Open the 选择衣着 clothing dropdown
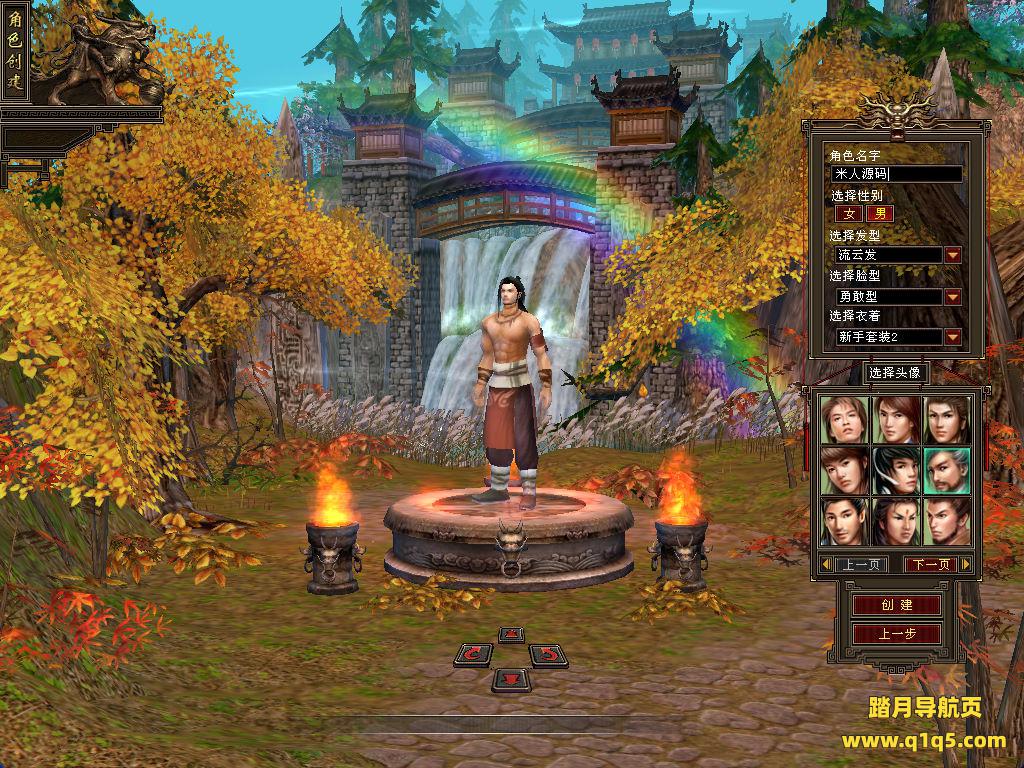 point(953,337)
